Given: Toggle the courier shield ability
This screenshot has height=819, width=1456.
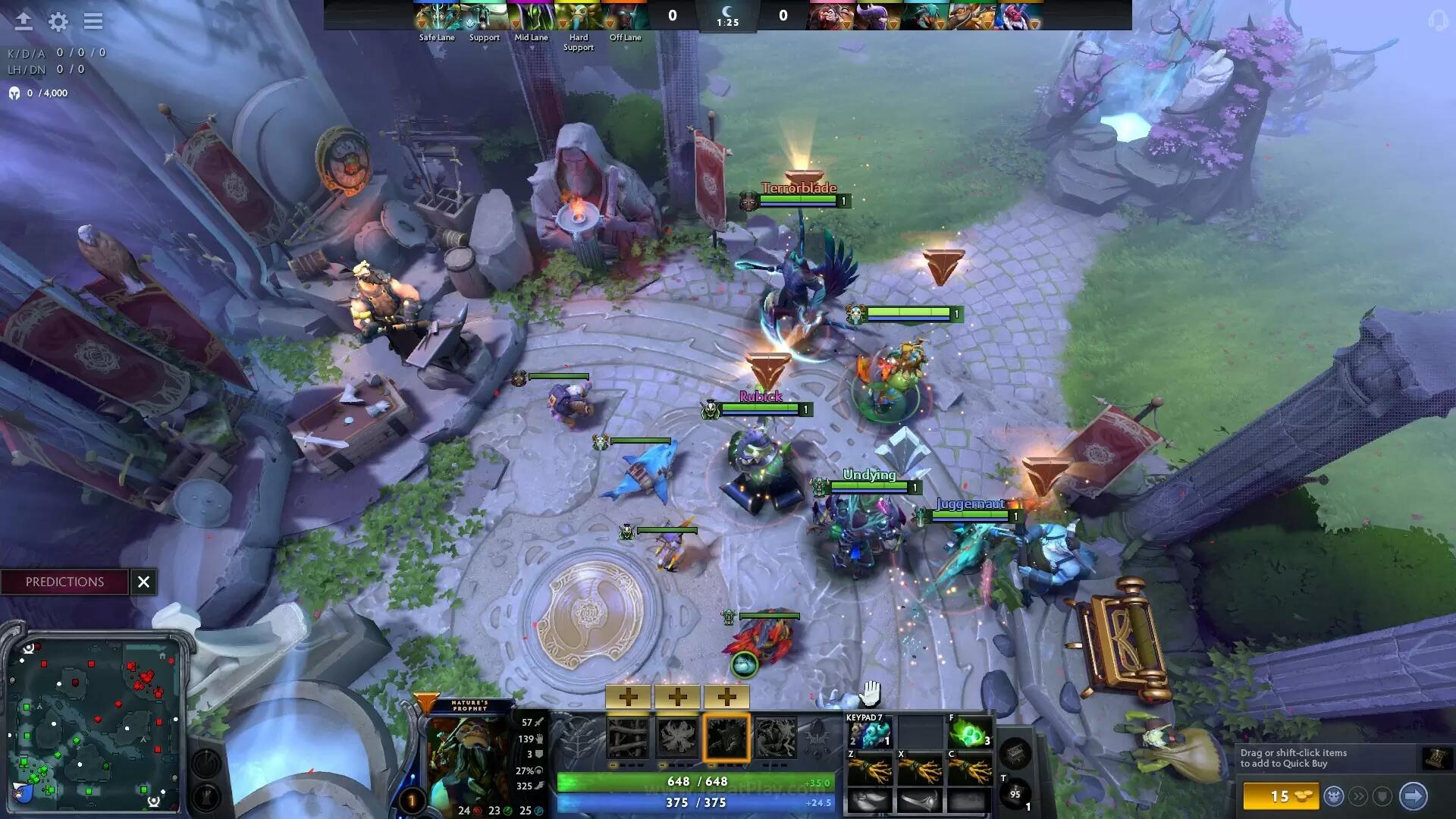Looking at the screenshot, I should pyautogui.click(x=1382, y=796).
